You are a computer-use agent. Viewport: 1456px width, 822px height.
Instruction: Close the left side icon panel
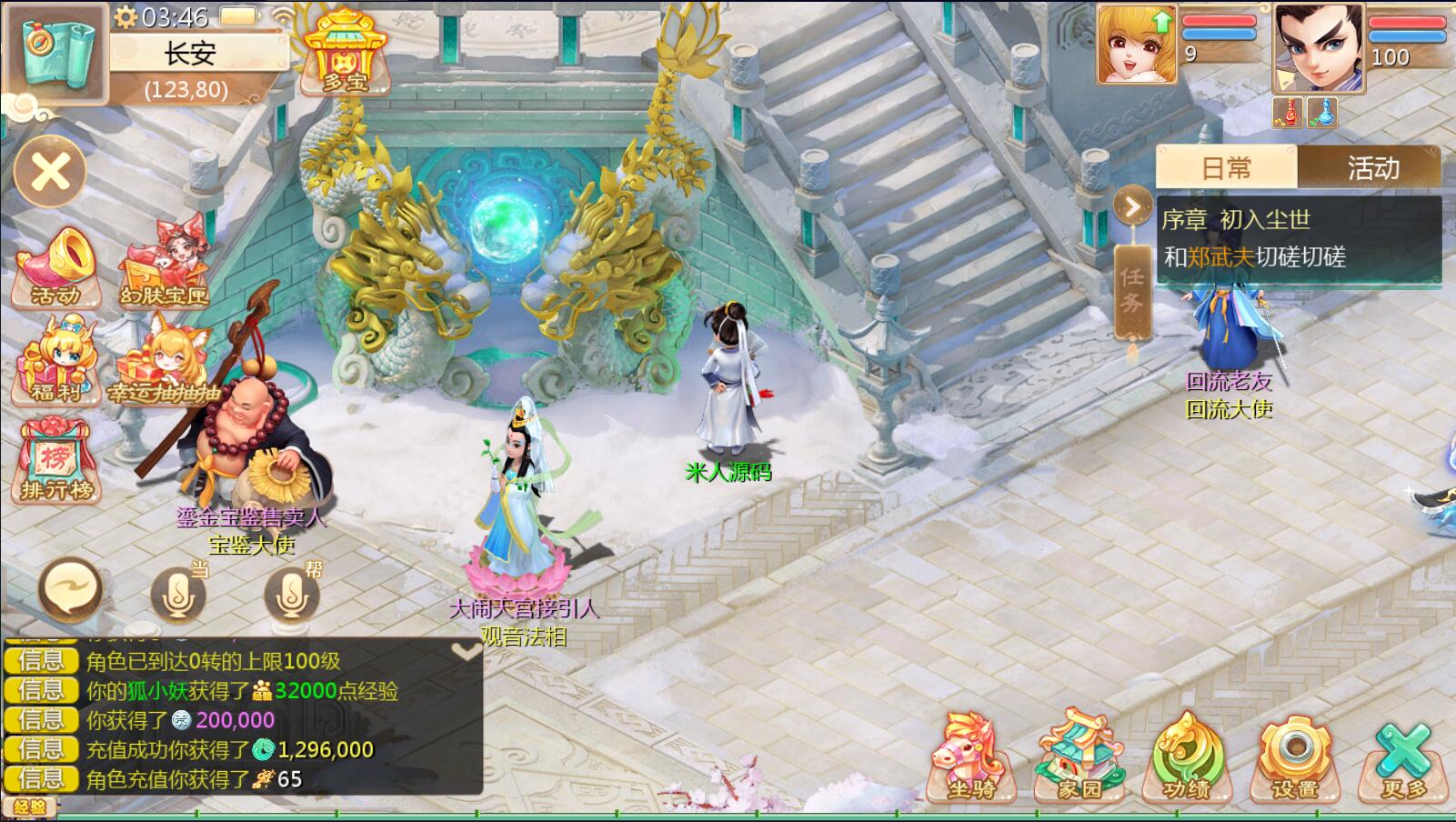pyautogui.click(x=51, y=172)
